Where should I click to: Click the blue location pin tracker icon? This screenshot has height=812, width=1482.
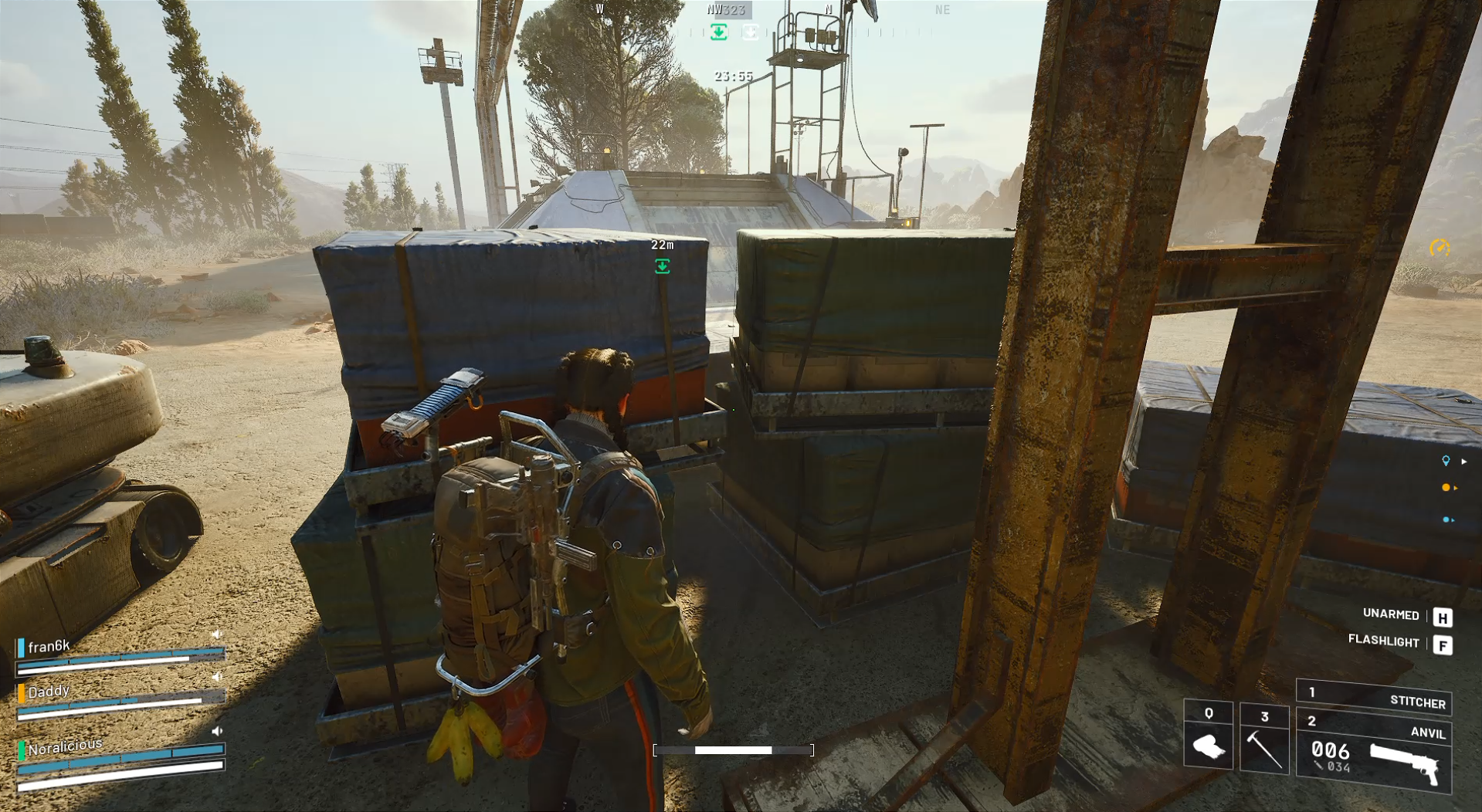click(x=1446, y=460)
